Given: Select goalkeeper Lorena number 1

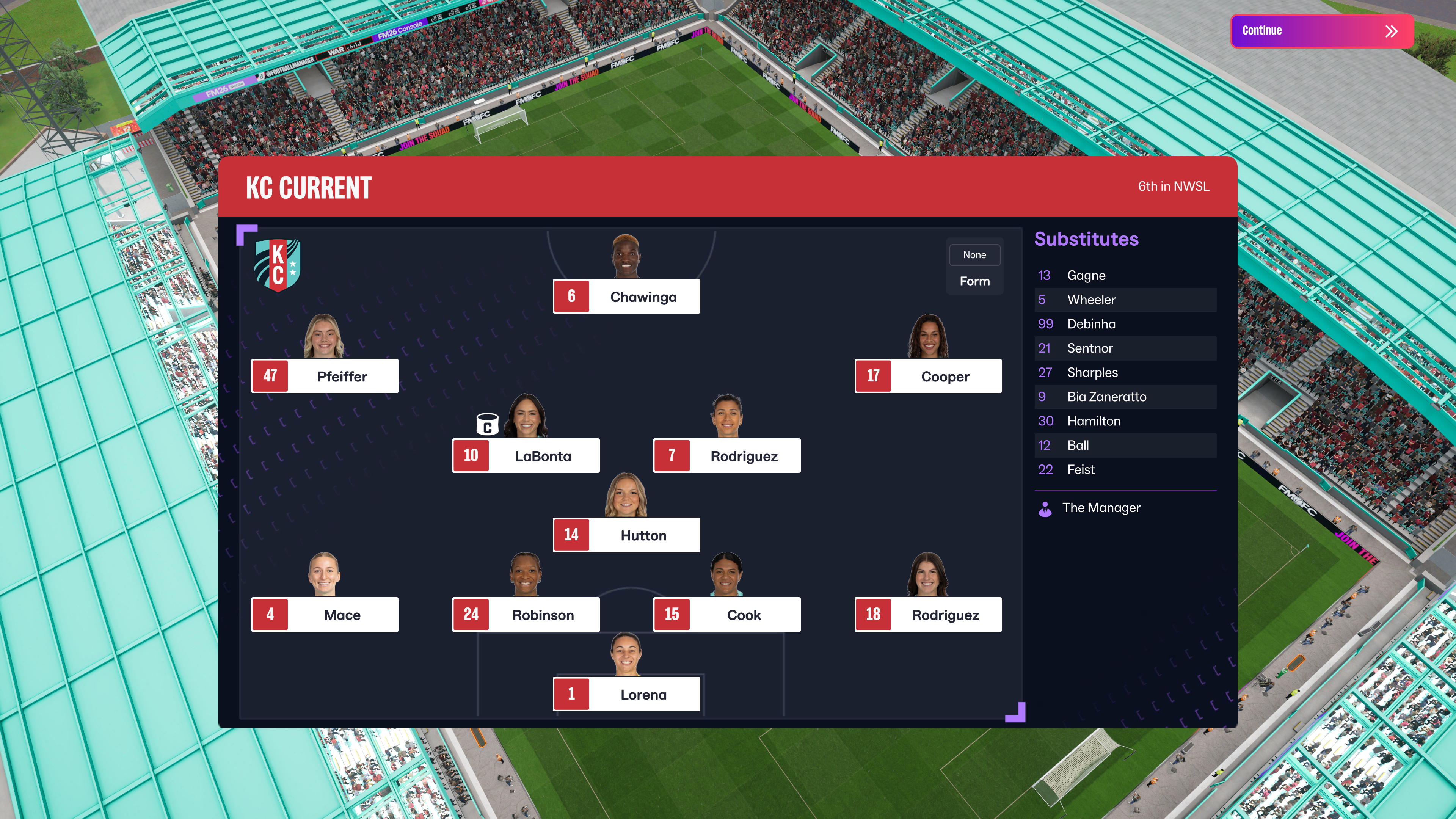Looking at the screenshot, I should pos(626,694).
